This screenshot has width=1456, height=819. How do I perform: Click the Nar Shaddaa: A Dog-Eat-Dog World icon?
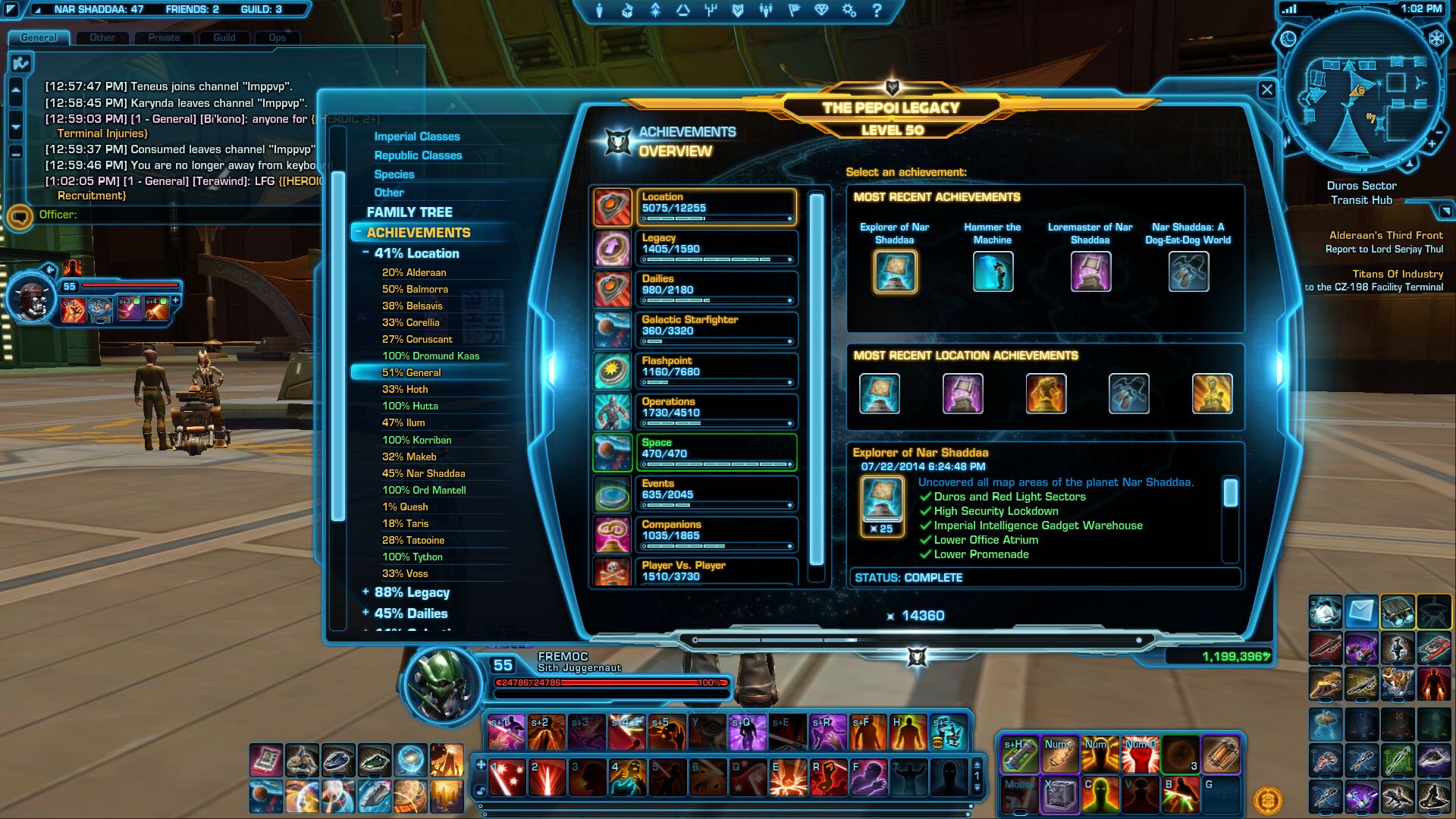[x=1188, y=271]
